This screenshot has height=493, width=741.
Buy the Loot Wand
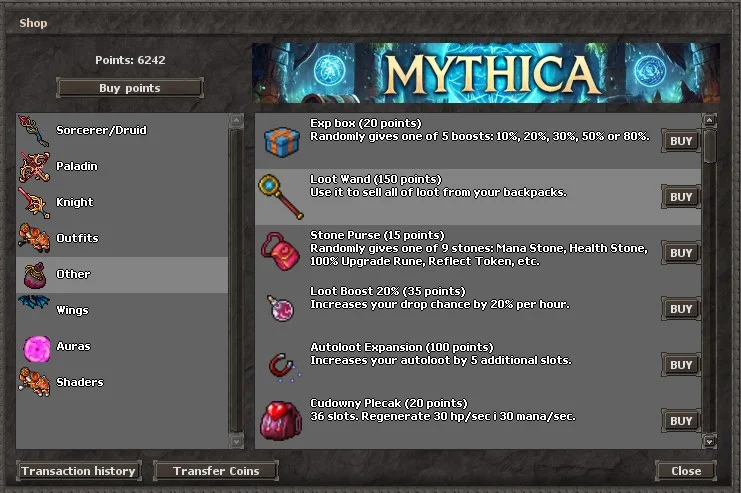click(x=681, y=197)
